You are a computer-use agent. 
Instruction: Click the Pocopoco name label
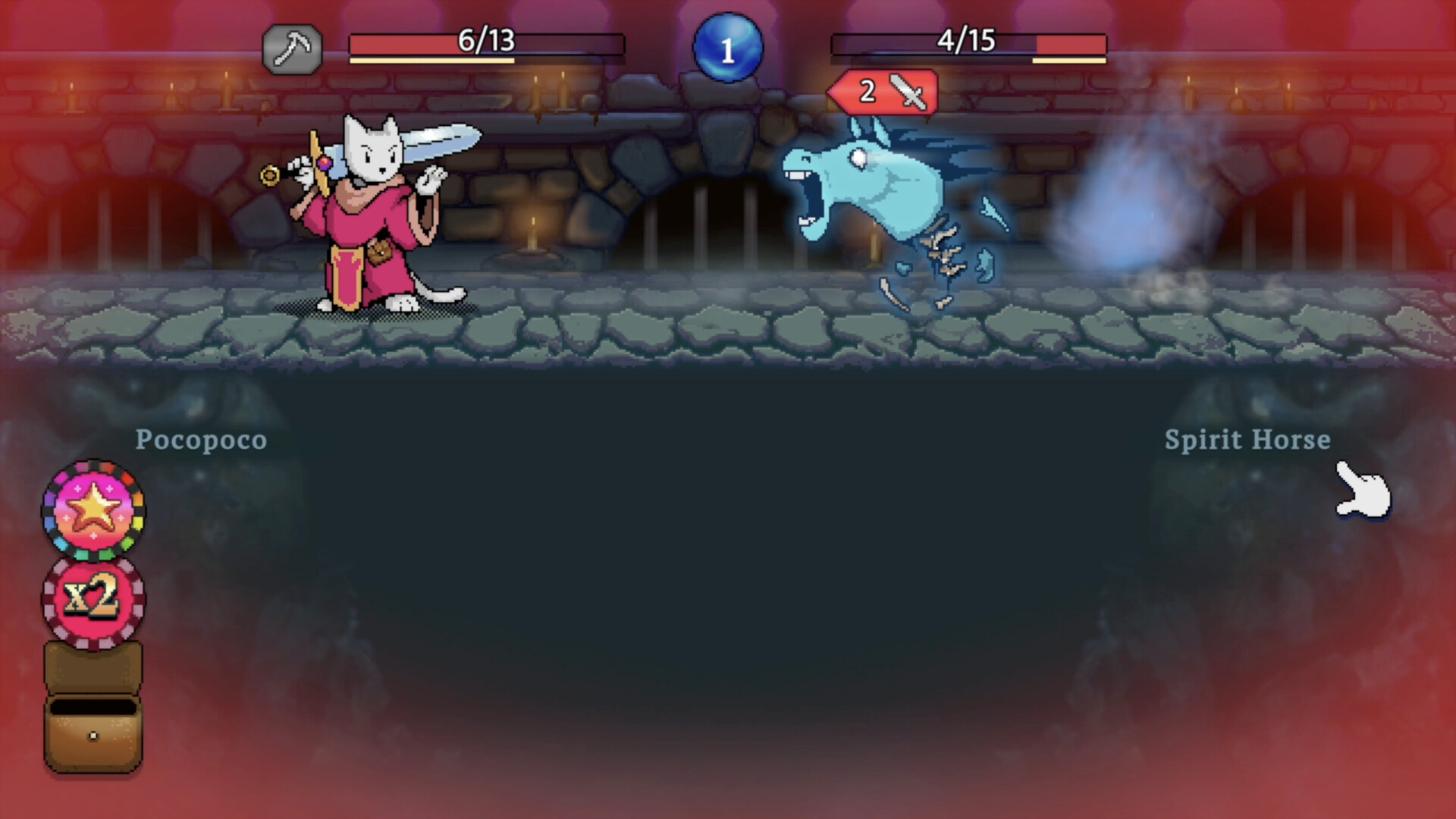201,440
